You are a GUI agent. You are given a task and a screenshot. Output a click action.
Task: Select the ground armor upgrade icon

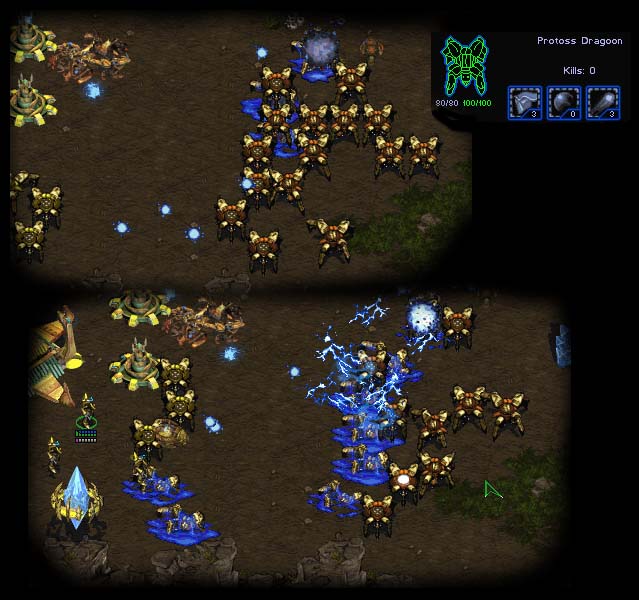[x=524, y=103]
